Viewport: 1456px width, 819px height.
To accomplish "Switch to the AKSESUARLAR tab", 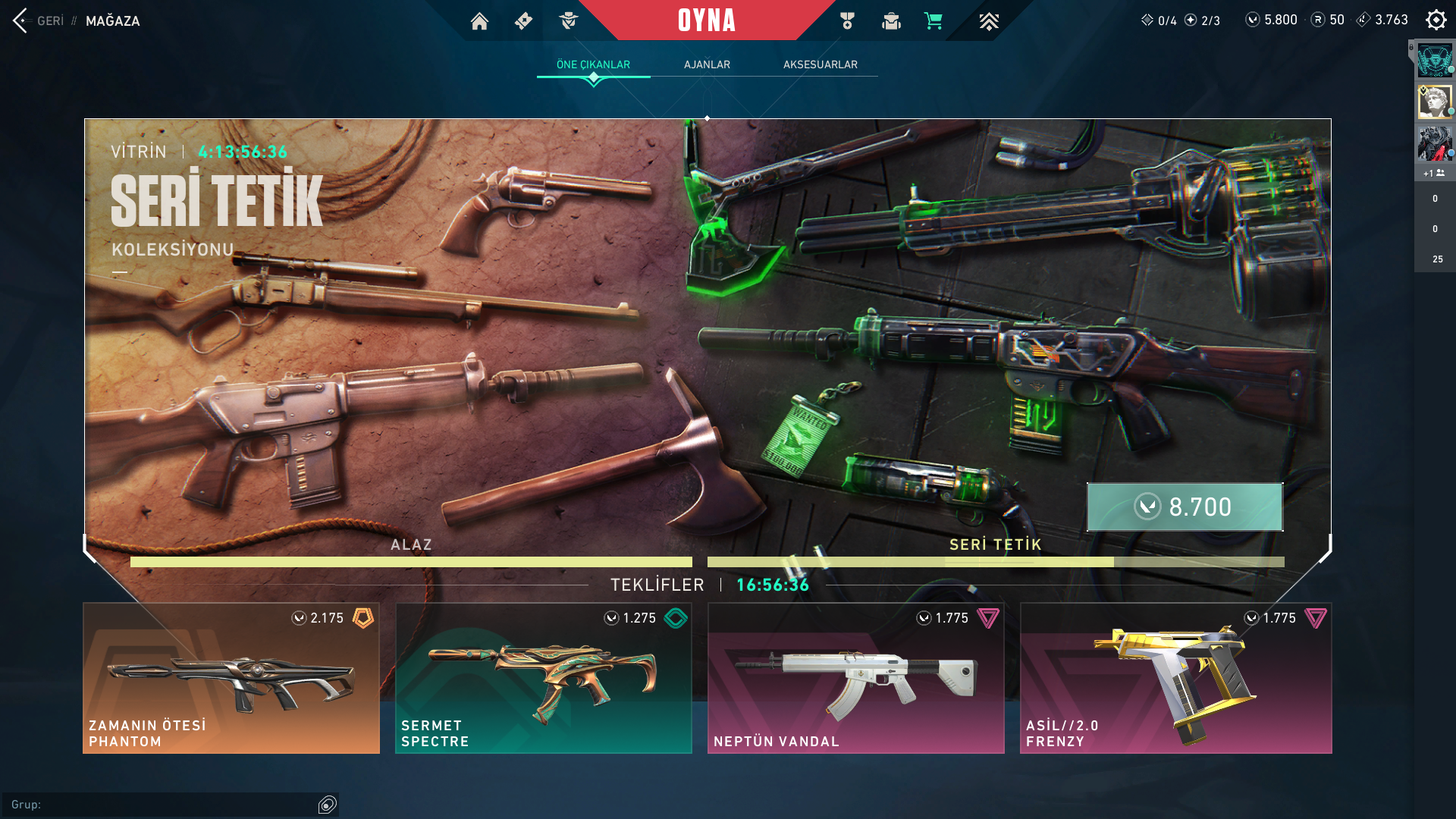I will (x=820, y=64).
